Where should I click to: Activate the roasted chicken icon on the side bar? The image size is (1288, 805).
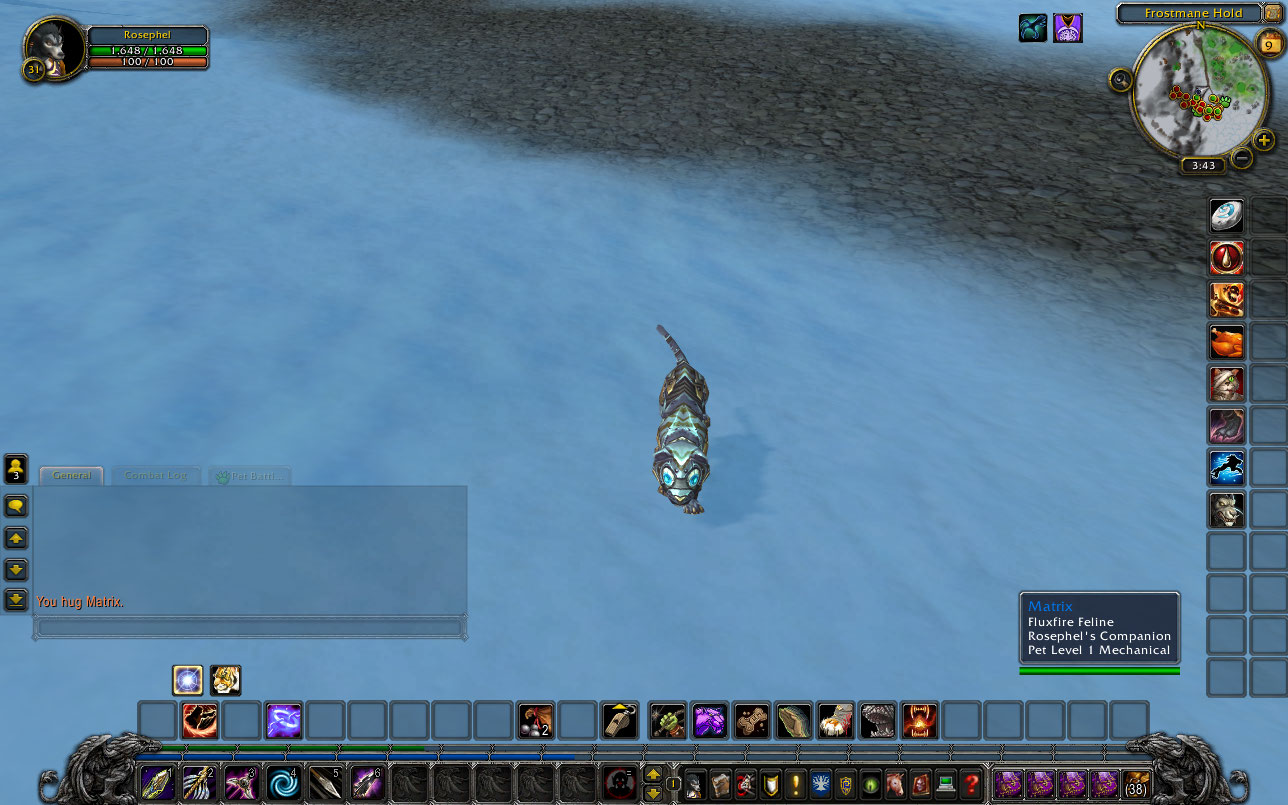click(x=1226, y=342)
